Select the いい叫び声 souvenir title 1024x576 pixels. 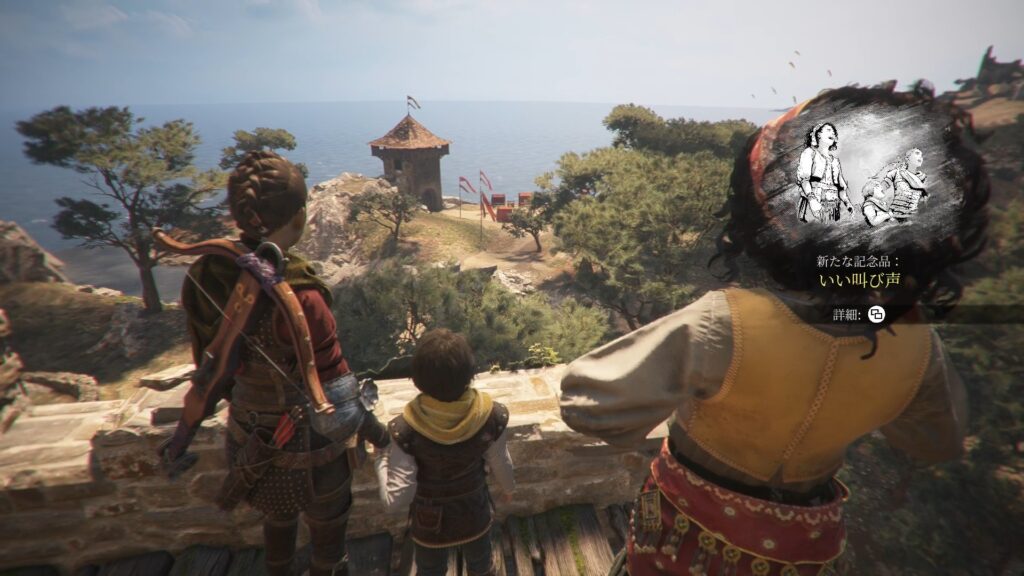click(859, 279)
